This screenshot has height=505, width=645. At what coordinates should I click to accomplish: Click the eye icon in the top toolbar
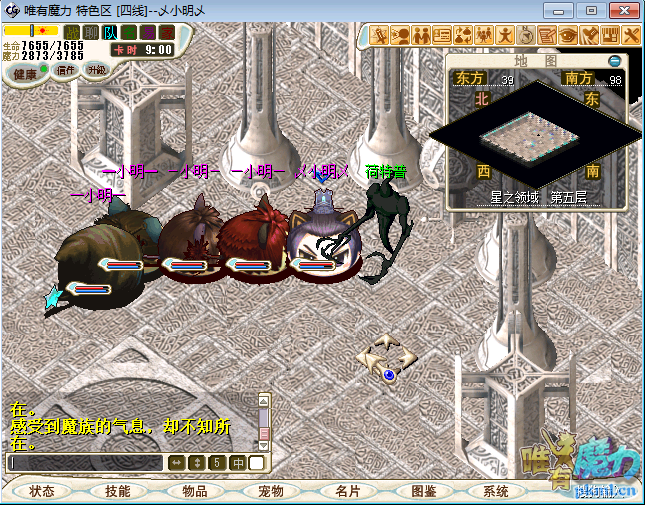[x=568, y=36]
